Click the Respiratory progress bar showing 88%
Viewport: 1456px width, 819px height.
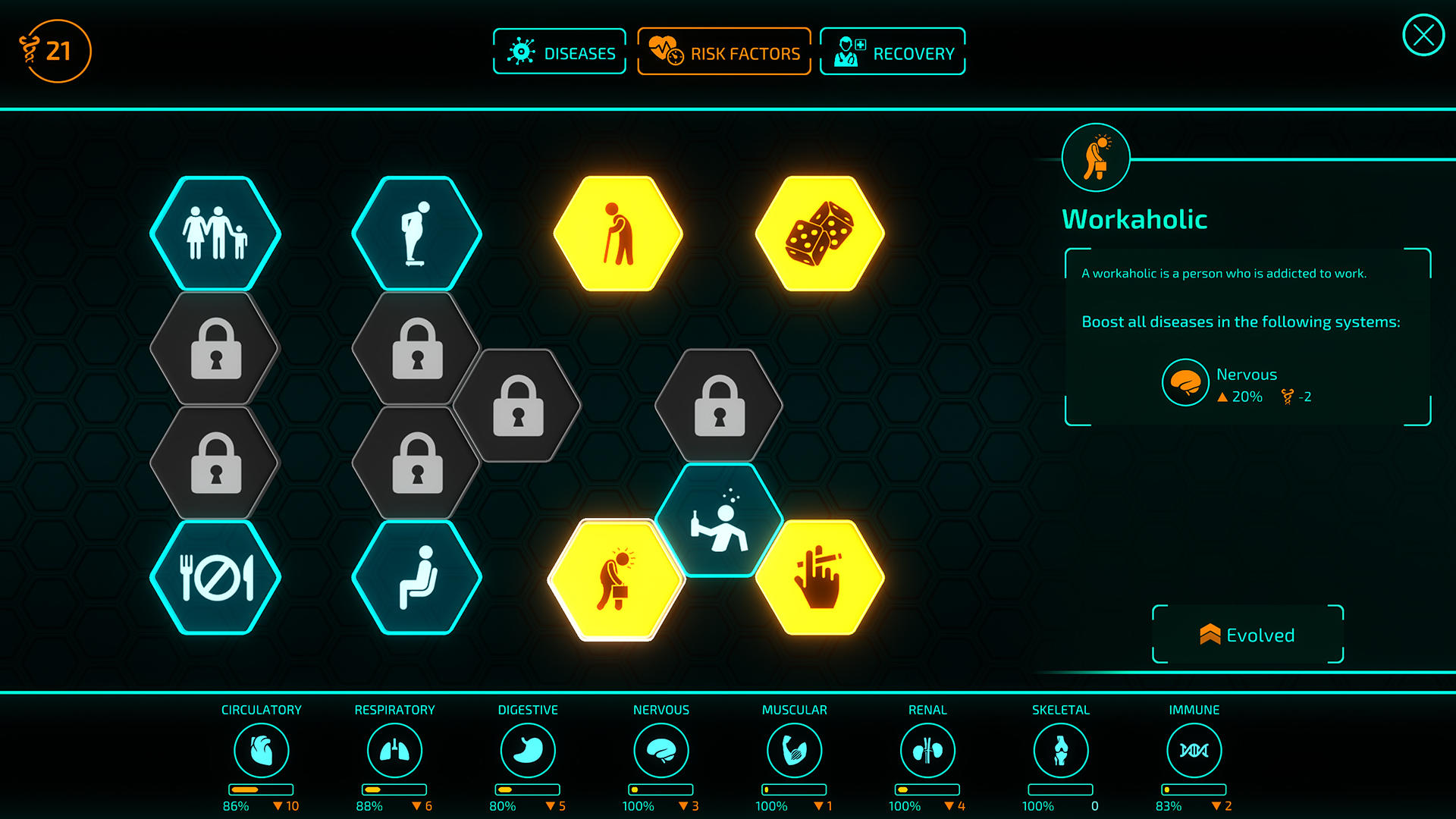point(394,791)
